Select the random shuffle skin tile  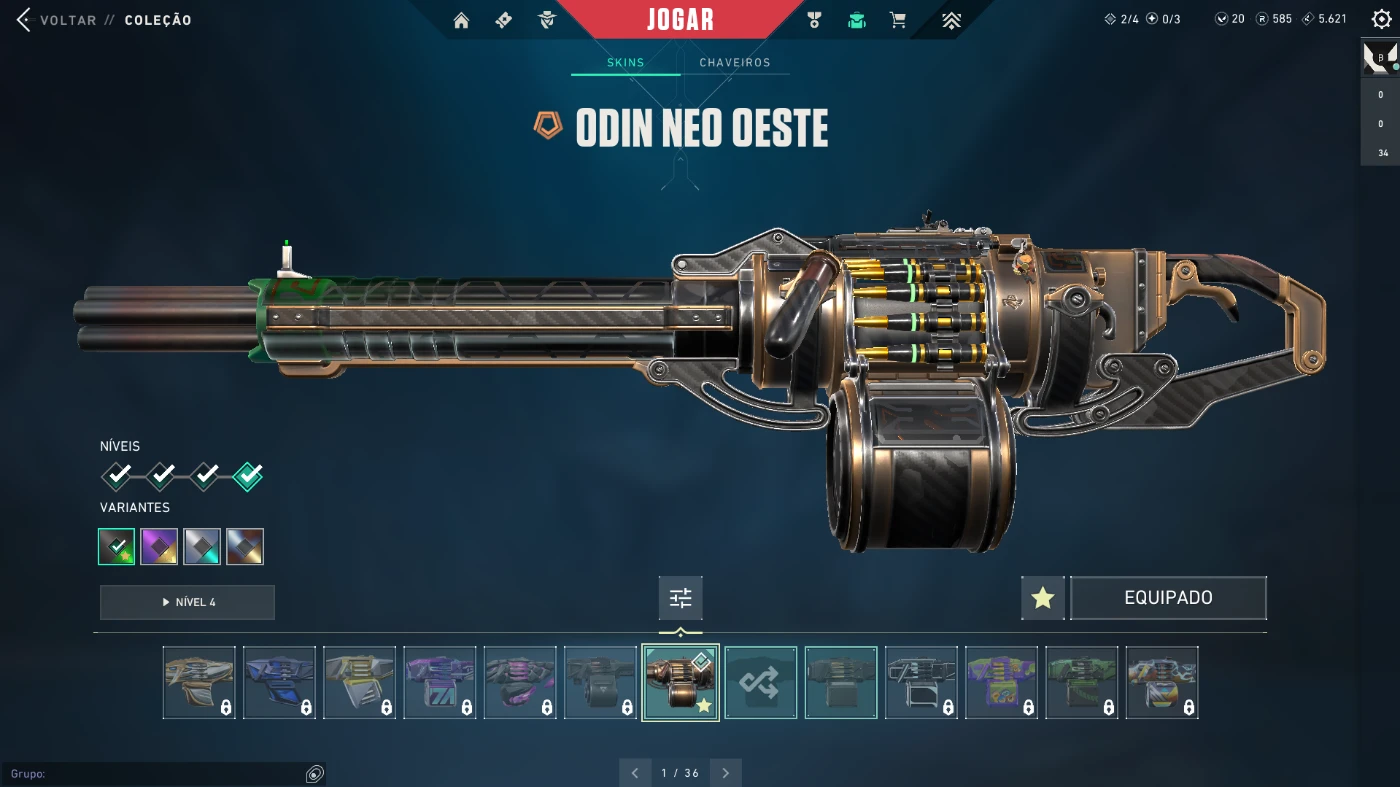coord(761,682)
